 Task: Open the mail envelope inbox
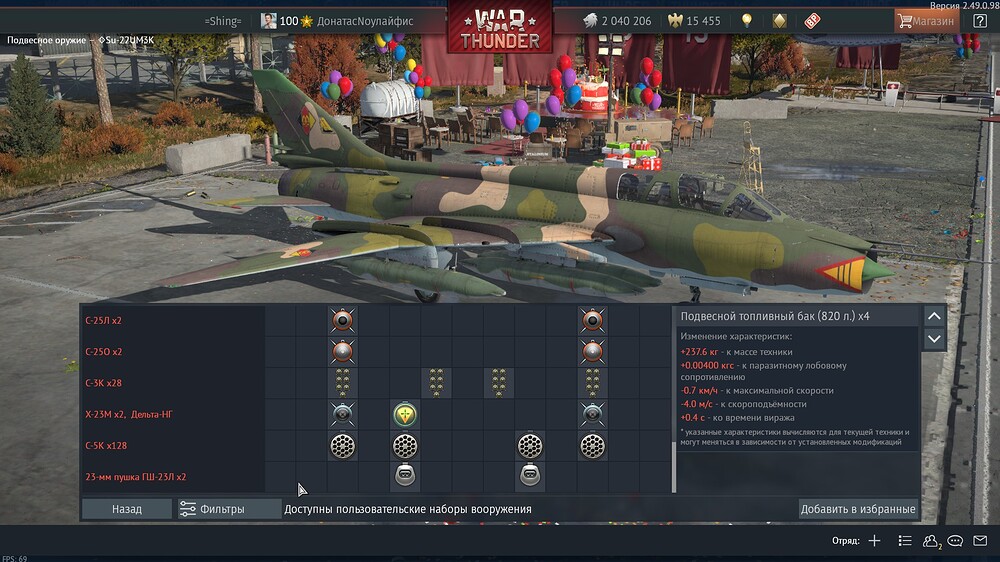click(x=980, y=541)
